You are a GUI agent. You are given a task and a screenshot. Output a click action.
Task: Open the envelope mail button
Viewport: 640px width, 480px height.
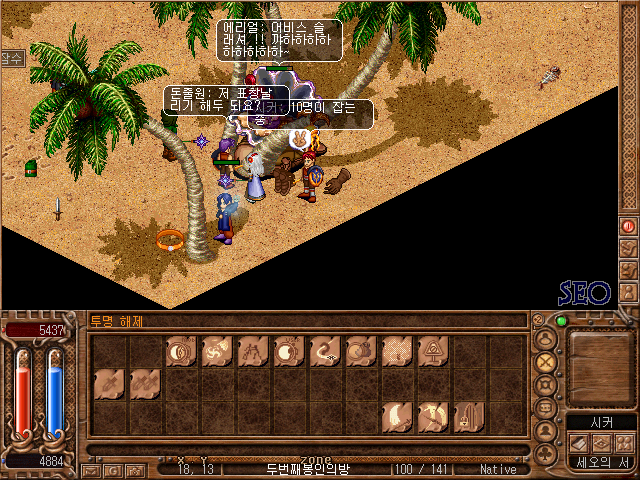[x=91, y=470]
